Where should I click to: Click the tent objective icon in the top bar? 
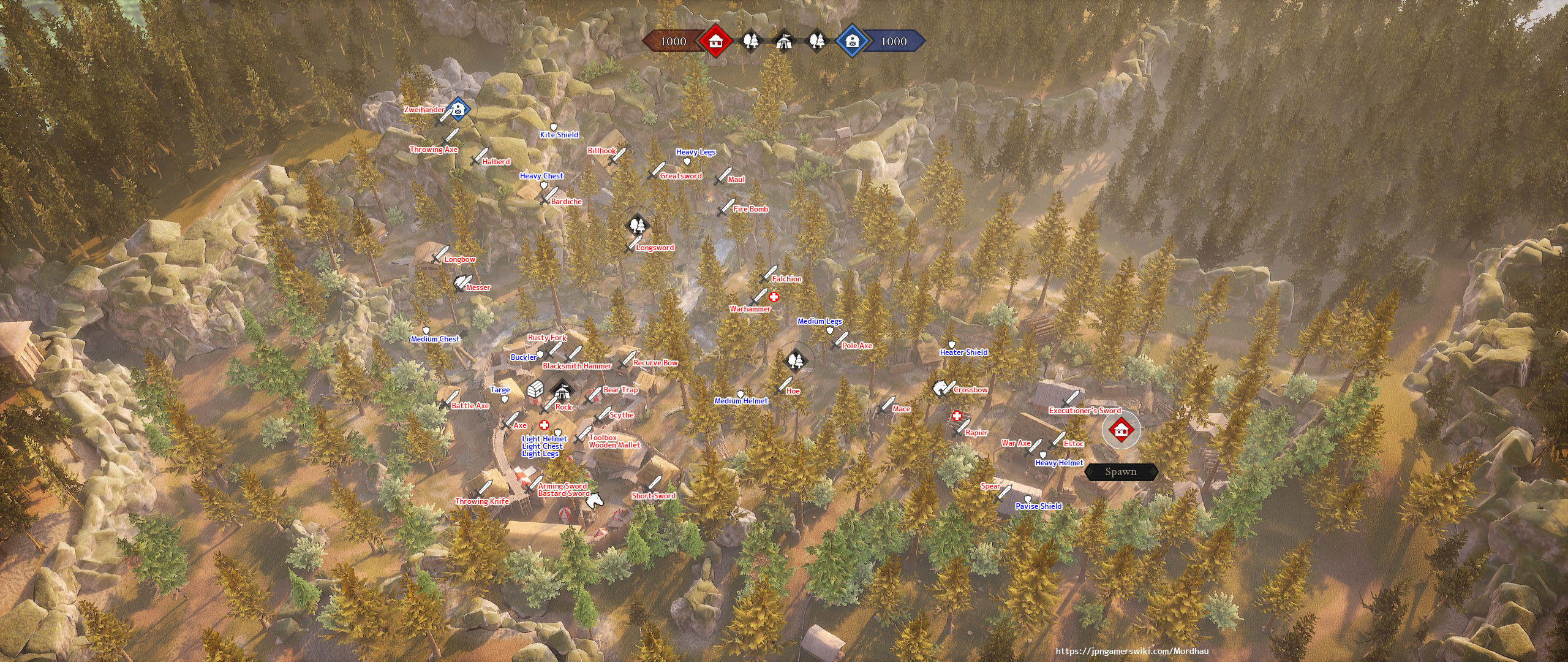coord(785,43)
